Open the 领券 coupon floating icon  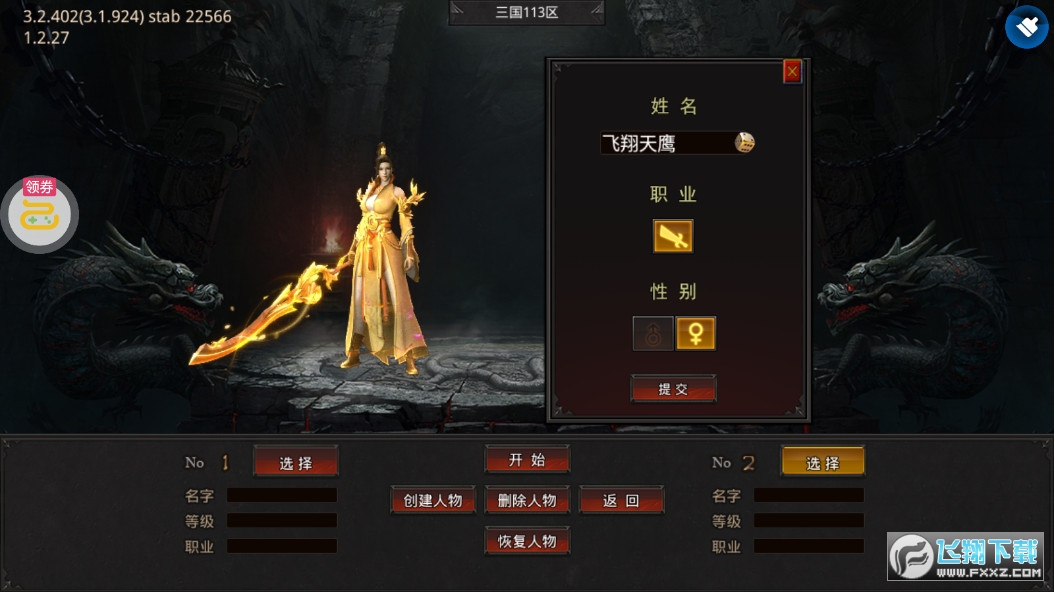(40, 212)
